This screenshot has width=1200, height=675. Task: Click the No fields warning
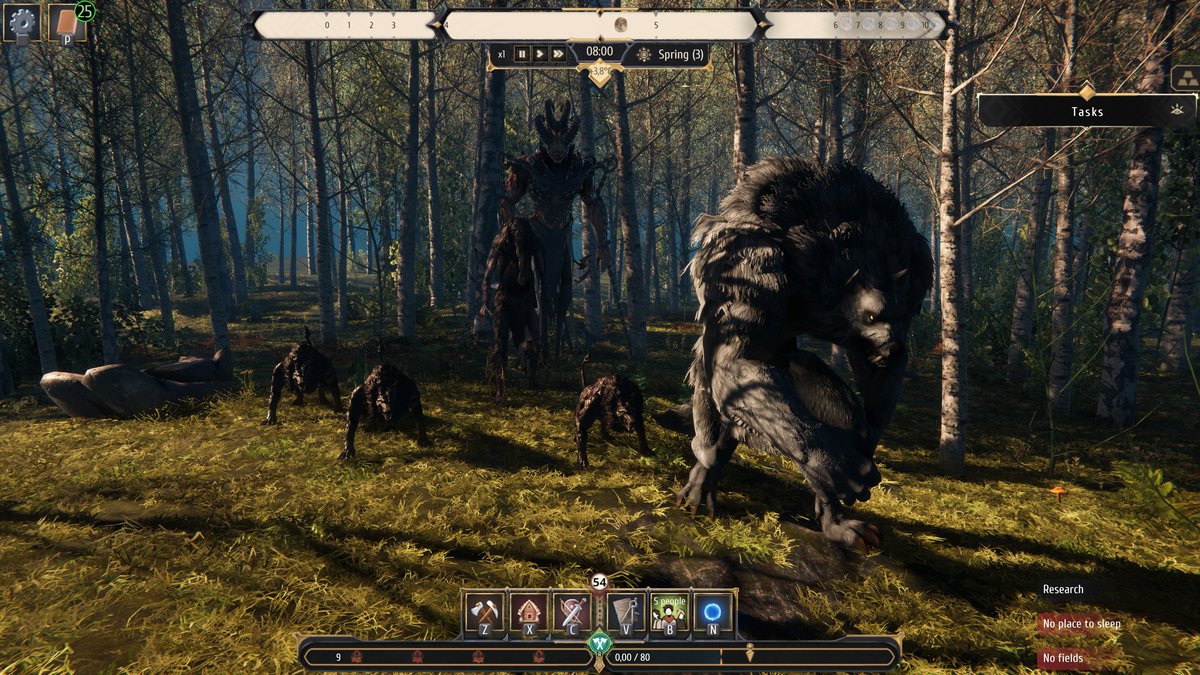point(1063,658)
